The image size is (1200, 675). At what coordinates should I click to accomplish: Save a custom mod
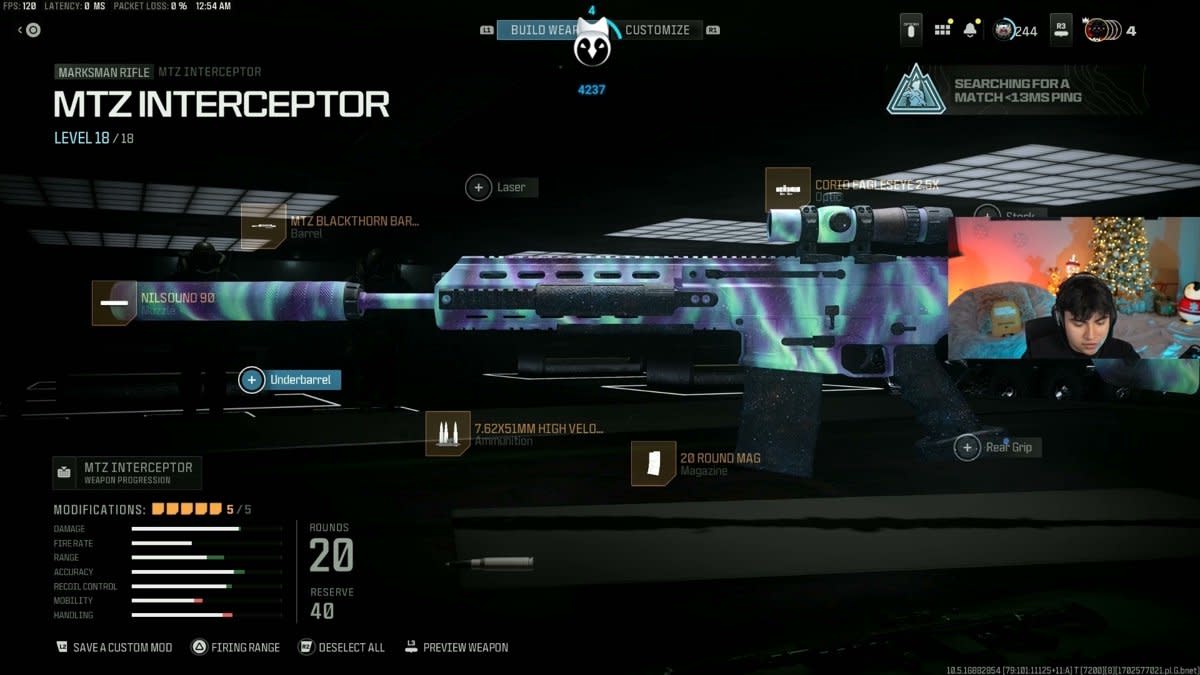coord(114,647)
